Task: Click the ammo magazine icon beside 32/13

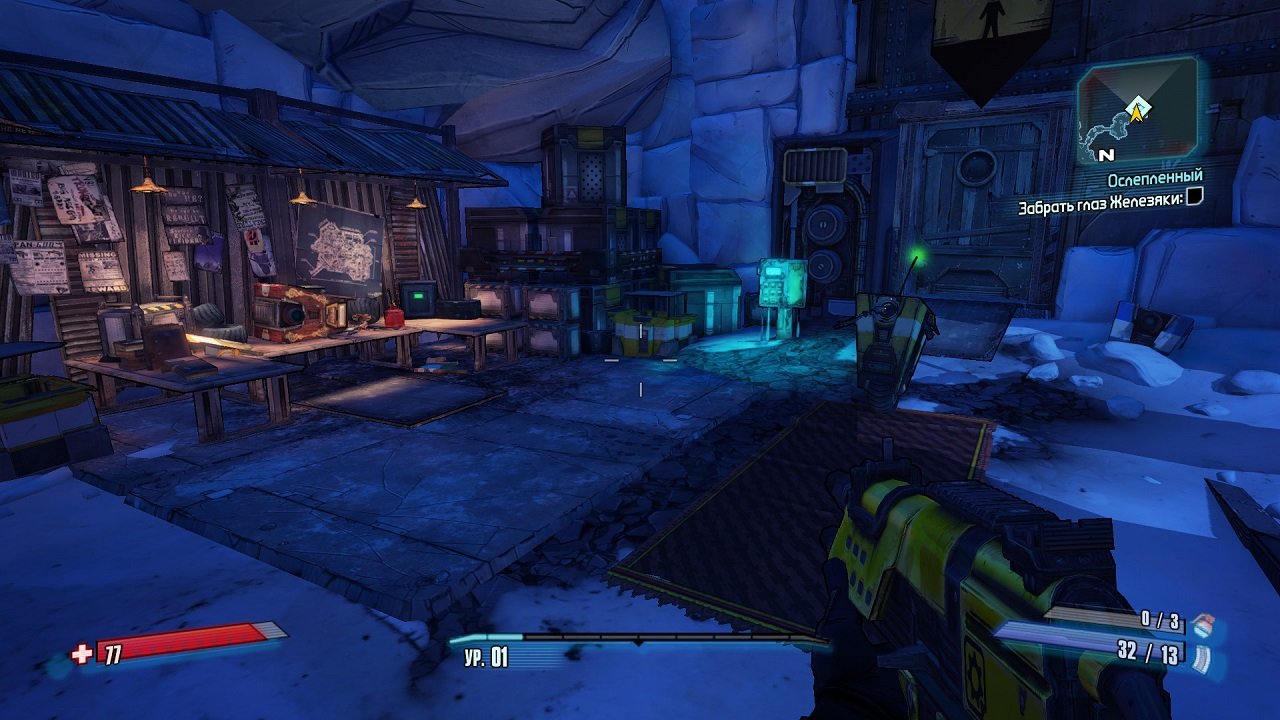Action: (x=1201, y=656)
